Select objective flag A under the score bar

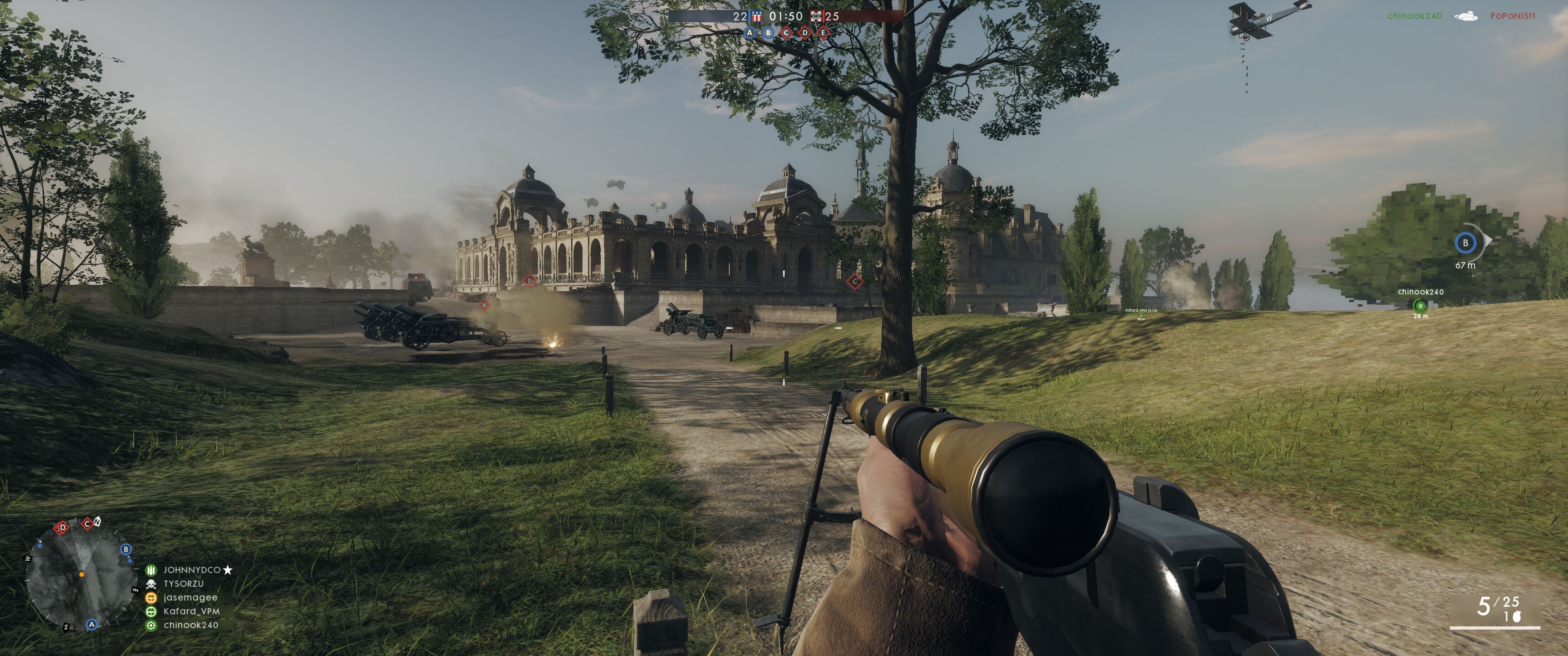pos(749,33)
